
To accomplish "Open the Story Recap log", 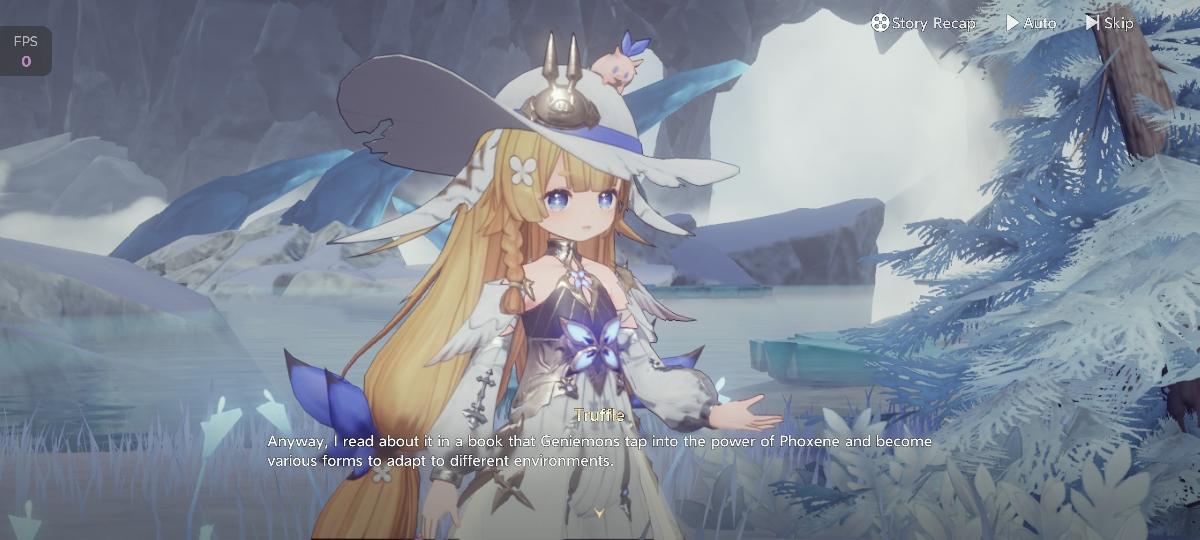I will coord(923,23).
